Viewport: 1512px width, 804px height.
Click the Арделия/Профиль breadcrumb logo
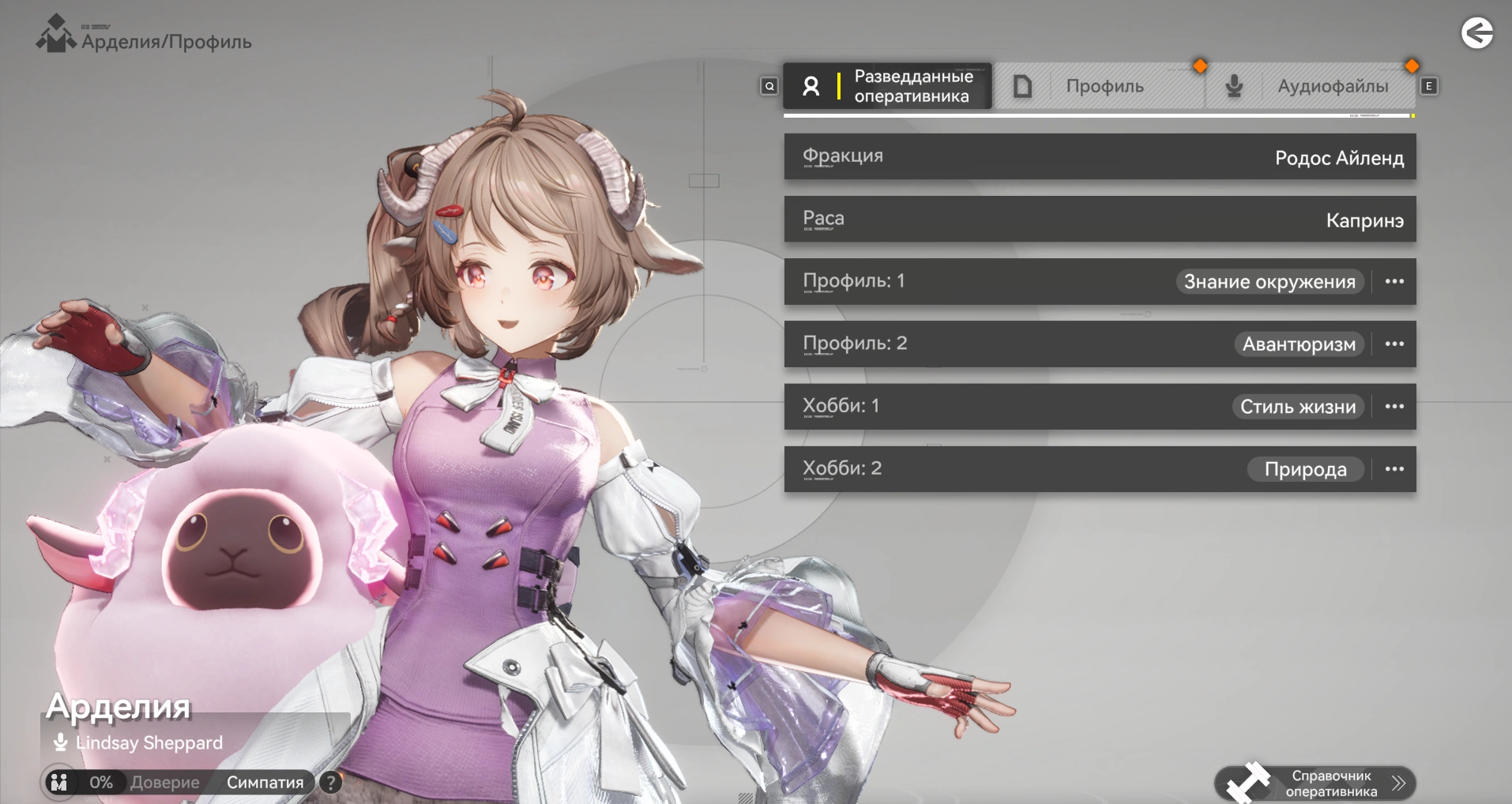click(x=55, y=35)
